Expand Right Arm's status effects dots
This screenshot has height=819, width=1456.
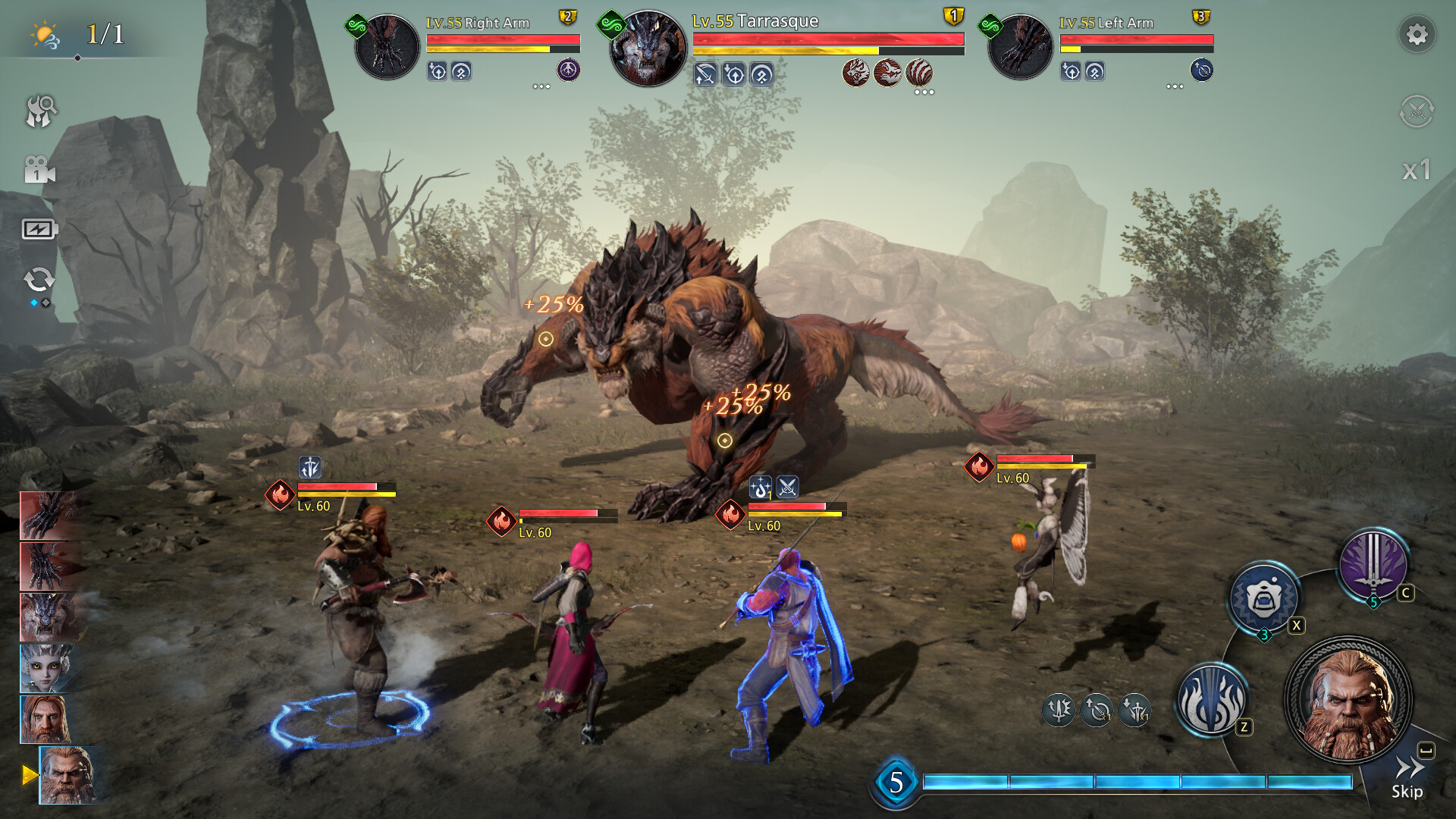(x=541, y=86)
